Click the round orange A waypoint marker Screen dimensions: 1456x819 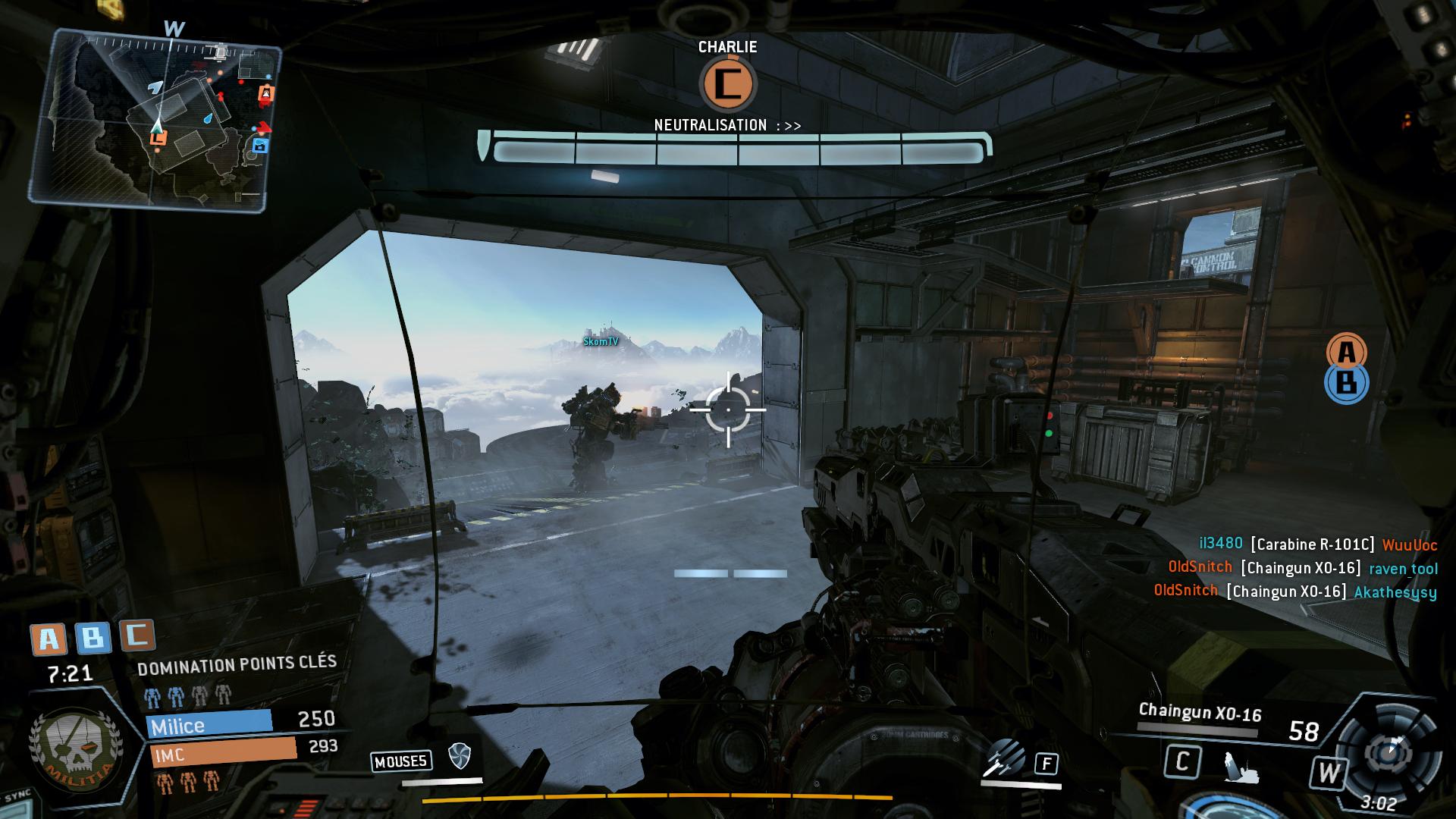tap(1346, 351)
